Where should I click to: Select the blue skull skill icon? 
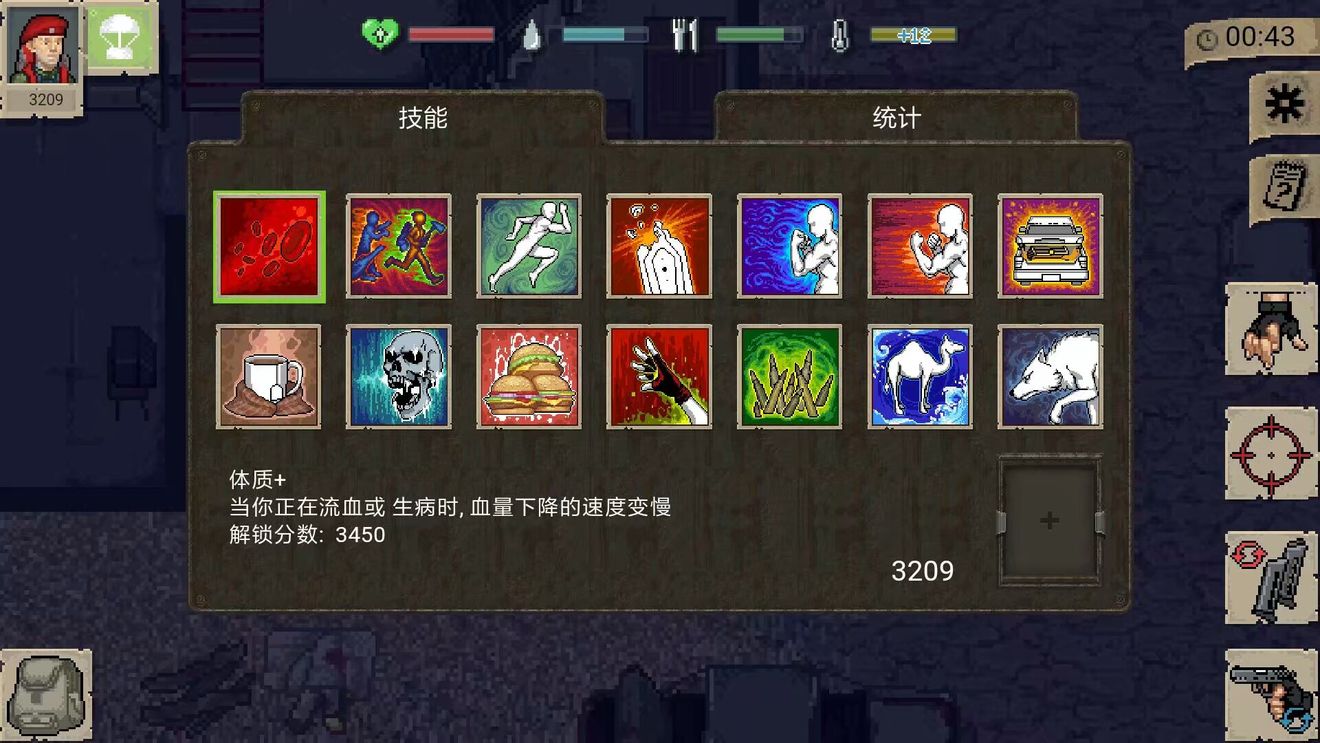tap(397, 375)
